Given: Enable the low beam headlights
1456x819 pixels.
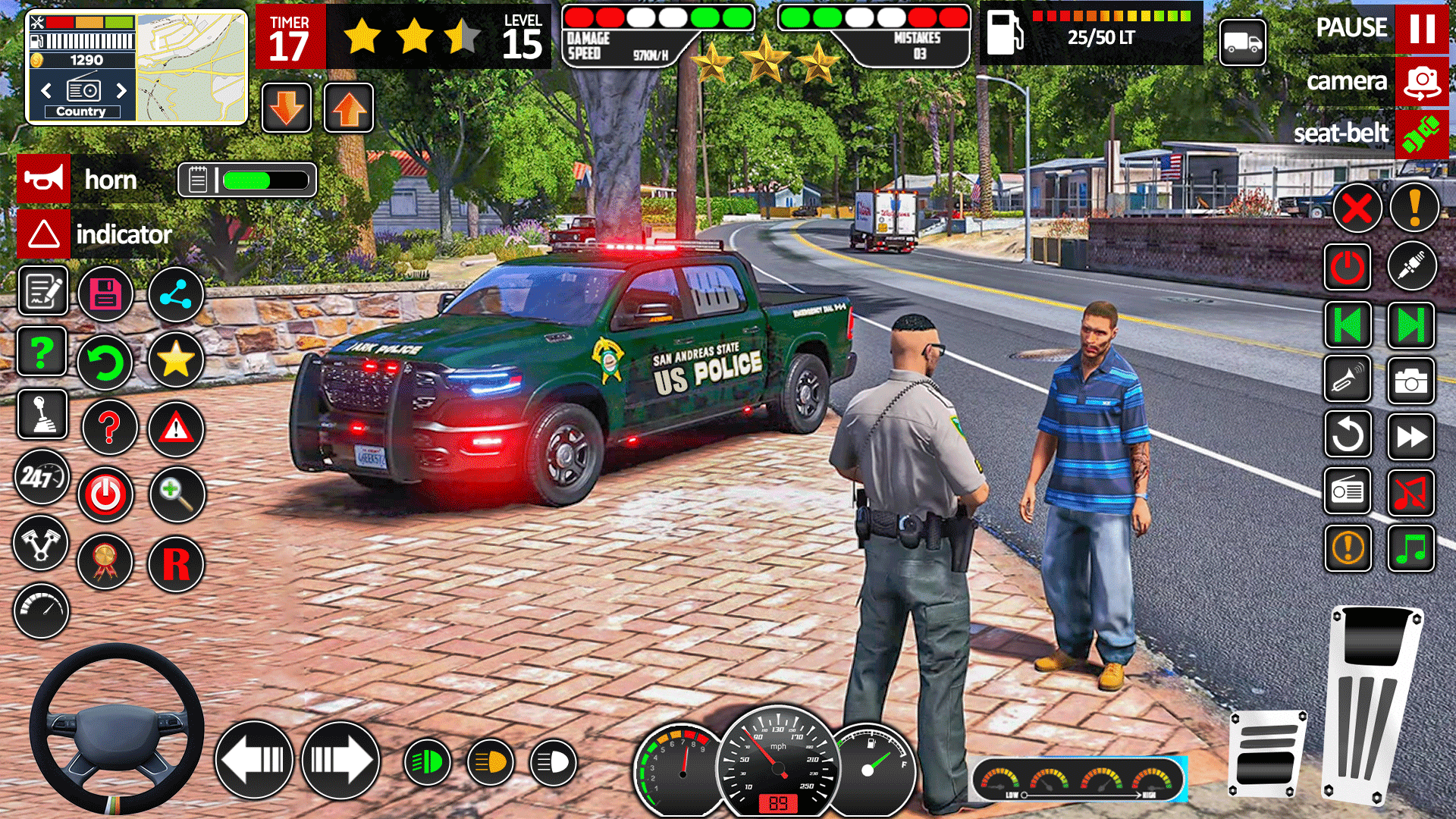Looking at the screenshot, I should coord(427,761).
